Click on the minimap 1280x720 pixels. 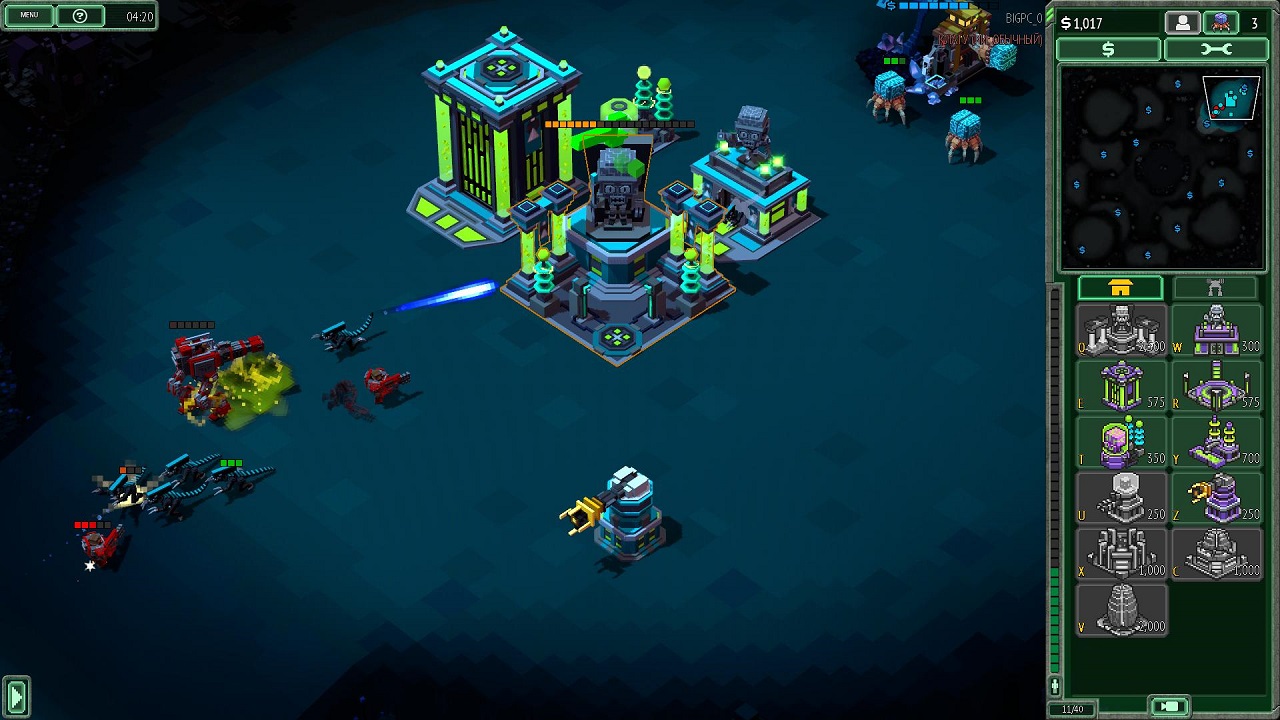[x=1162, y=168]
